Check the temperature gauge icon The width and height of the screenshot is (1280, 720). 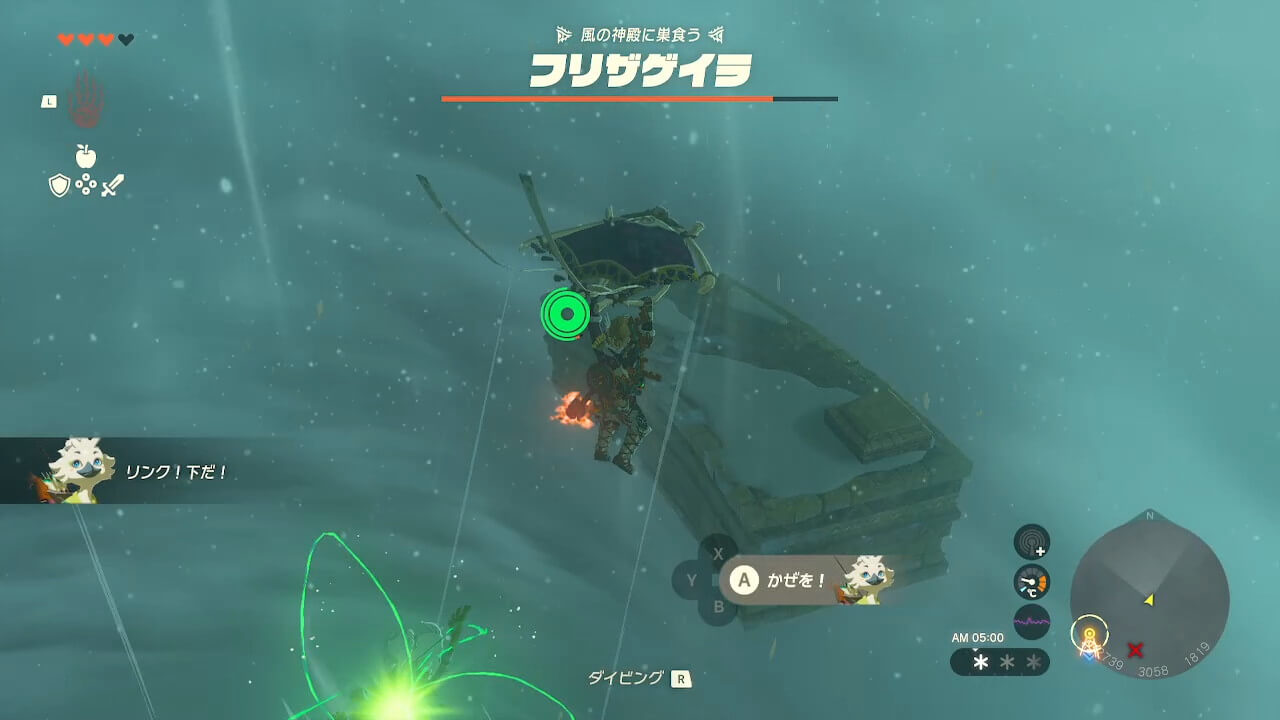coord(1031,582)
